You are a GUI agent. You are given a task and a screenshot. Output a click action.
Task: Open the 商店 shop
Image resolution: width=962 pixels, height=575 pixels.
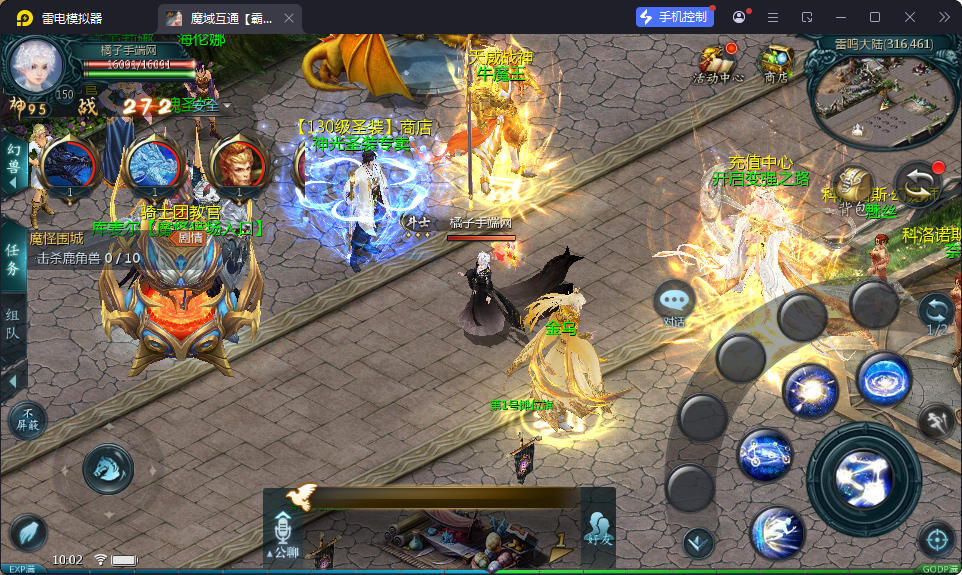776,61
